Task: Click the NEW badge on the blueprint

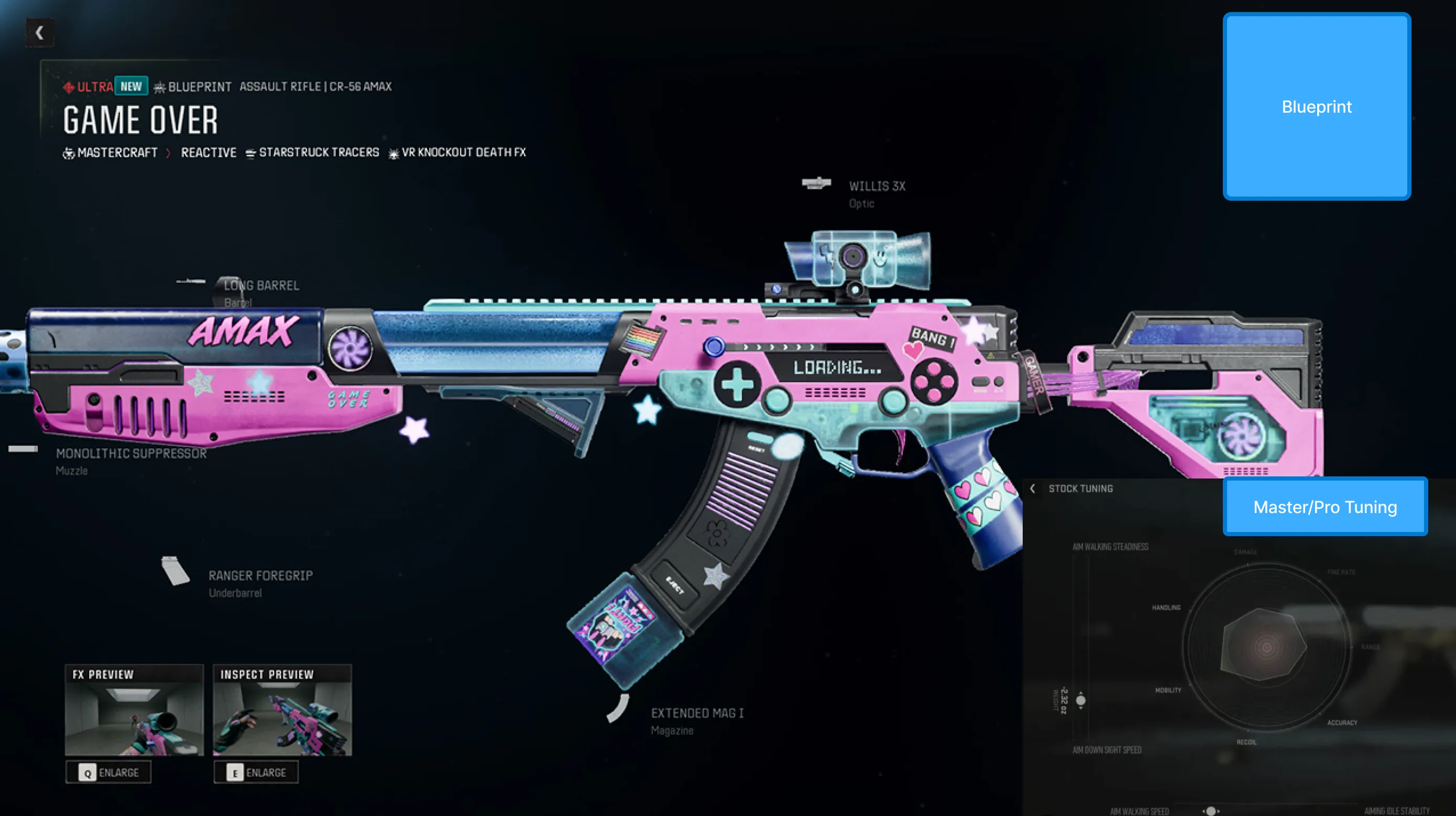Action: tap(130, 86)
